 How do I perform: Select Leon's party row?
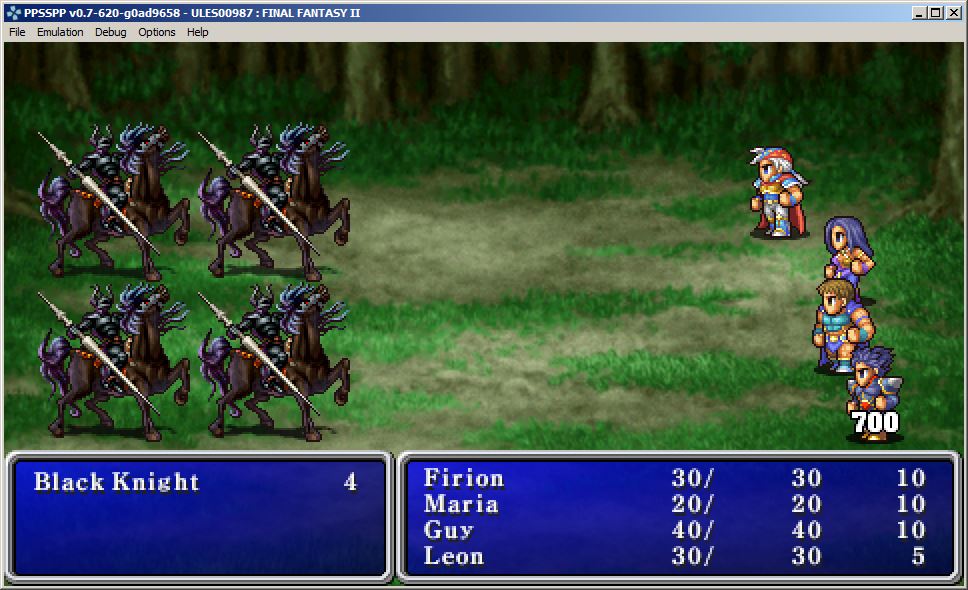click(454, 556)
